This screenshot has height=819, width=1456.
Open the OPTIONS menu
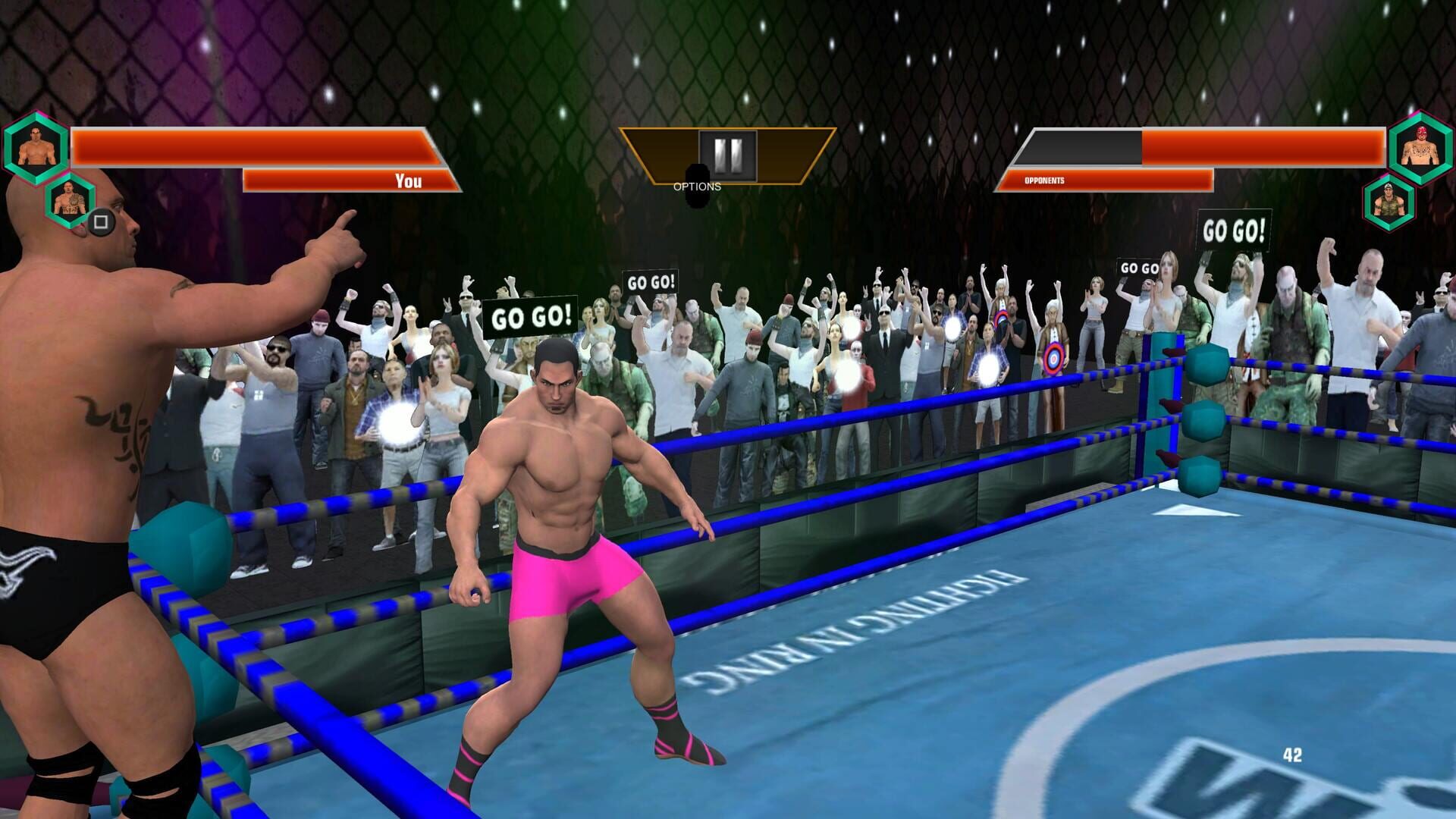coord(696,186)
